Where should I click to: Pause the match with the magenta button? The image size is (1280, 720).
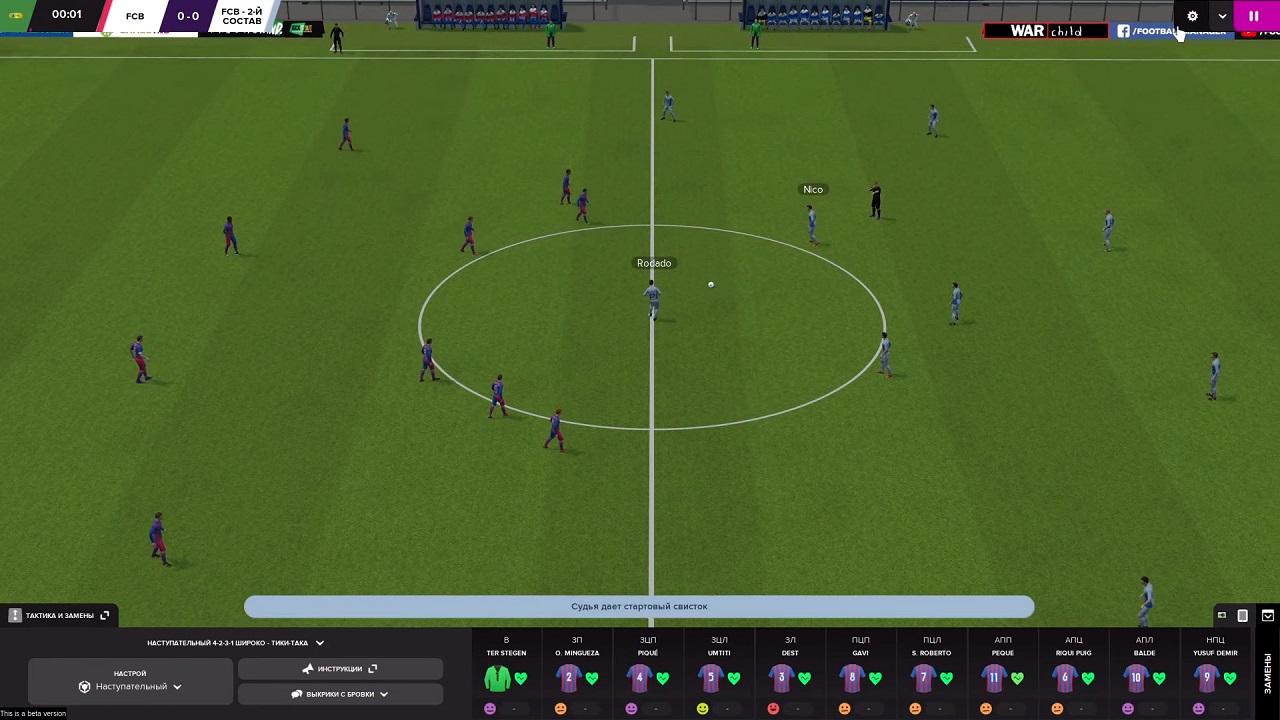[1253, 16]
